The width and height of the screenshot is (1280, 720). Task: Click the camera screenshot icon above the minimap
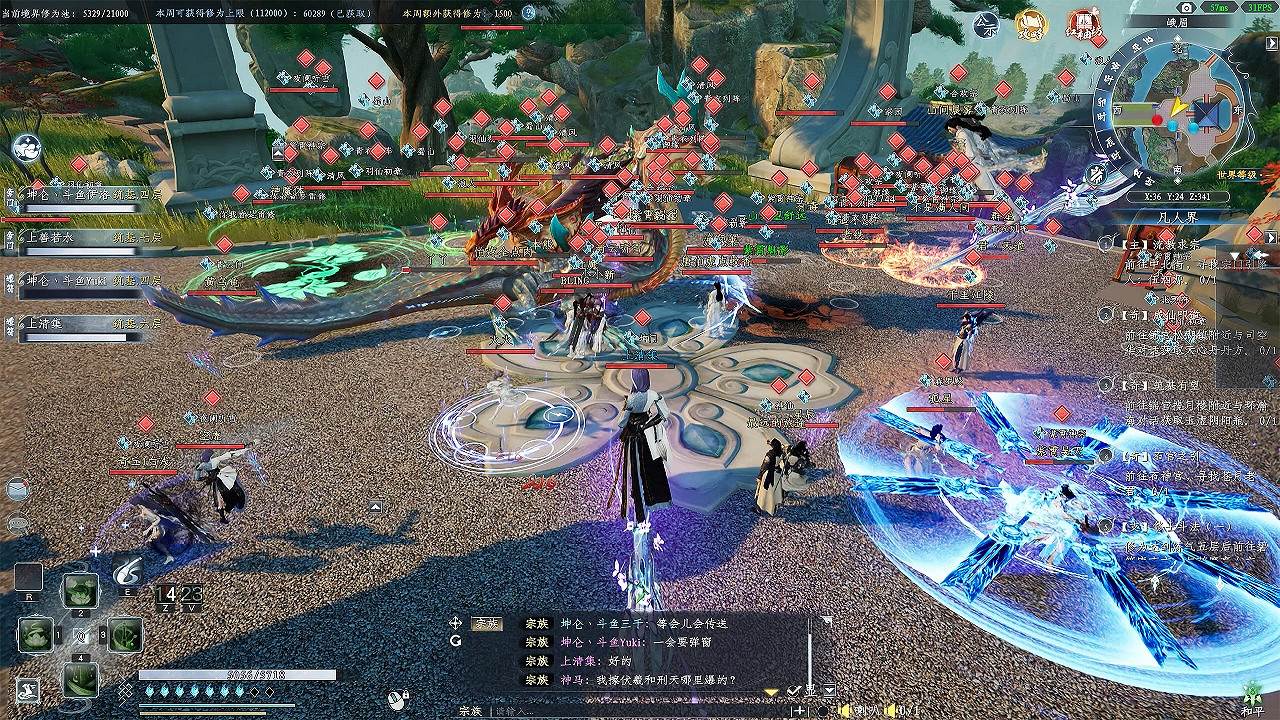point(1186,6)
